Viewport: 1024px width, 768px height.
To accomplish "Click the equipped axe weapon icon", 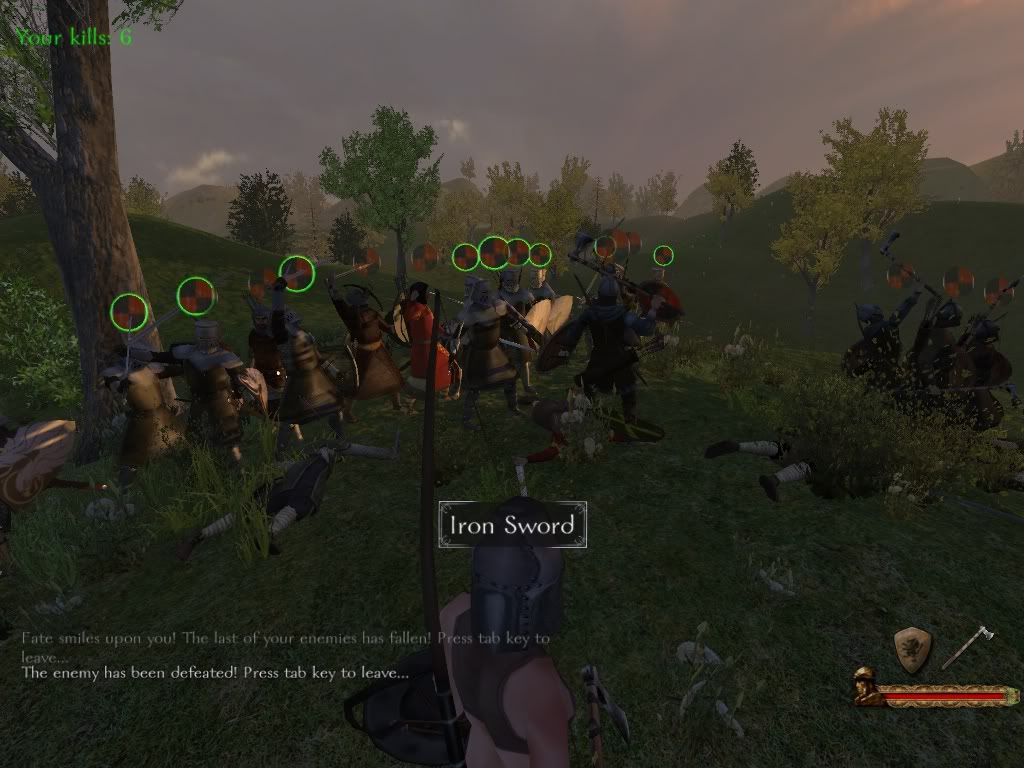I will (x=966, y=646).
